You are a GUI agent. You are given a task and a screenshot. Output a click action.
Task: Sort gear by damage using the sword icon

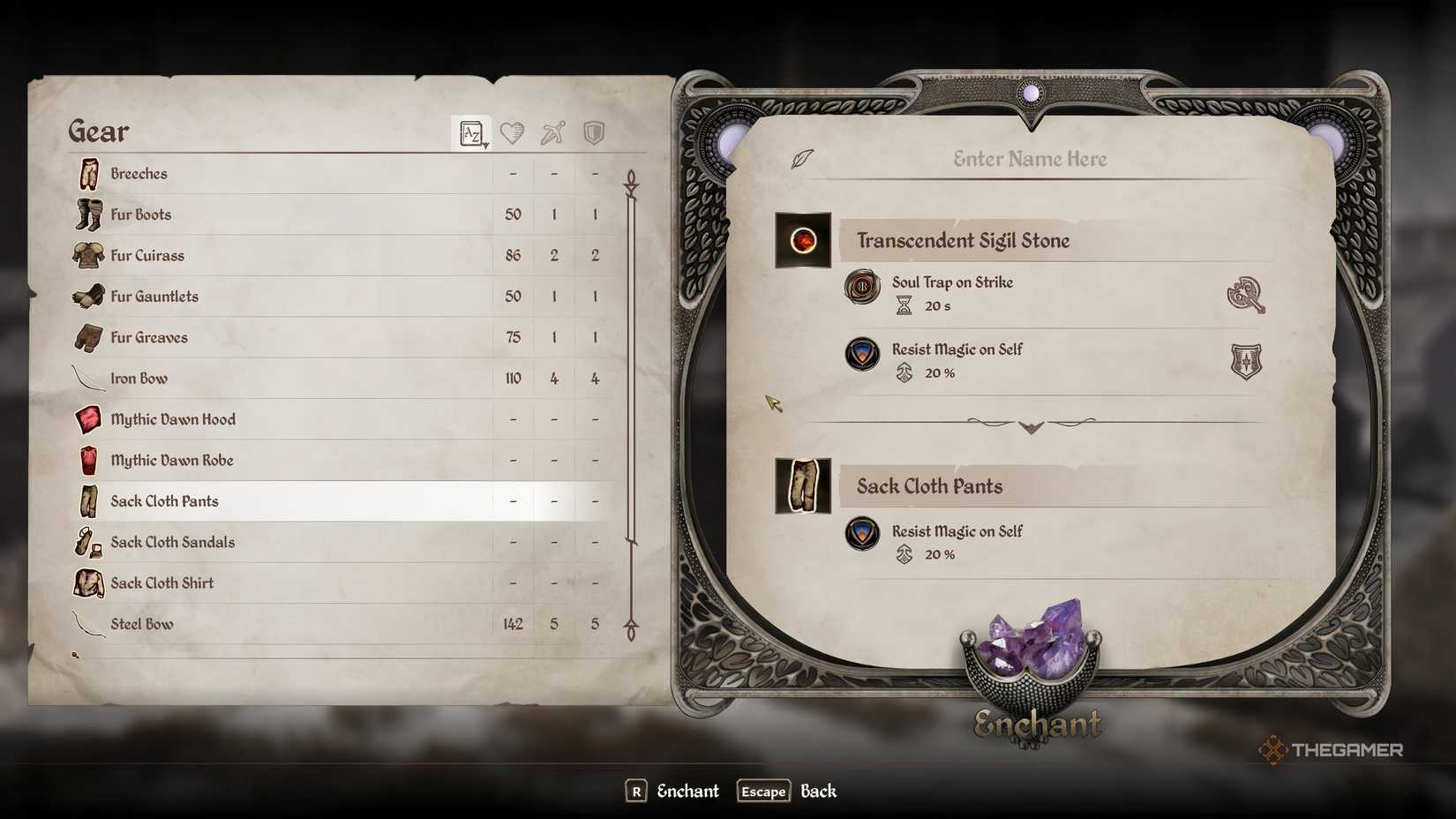coord(552,132)
